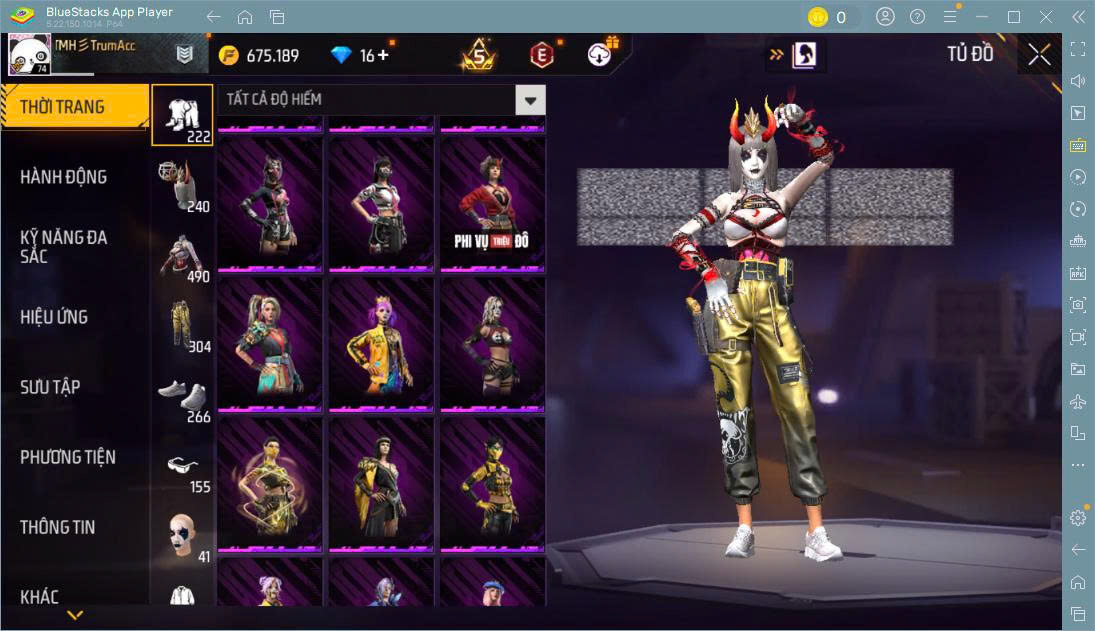Select the THÔNG TIN category
The height and width of the screenshot is (631, 1095).
click(58, 527)
